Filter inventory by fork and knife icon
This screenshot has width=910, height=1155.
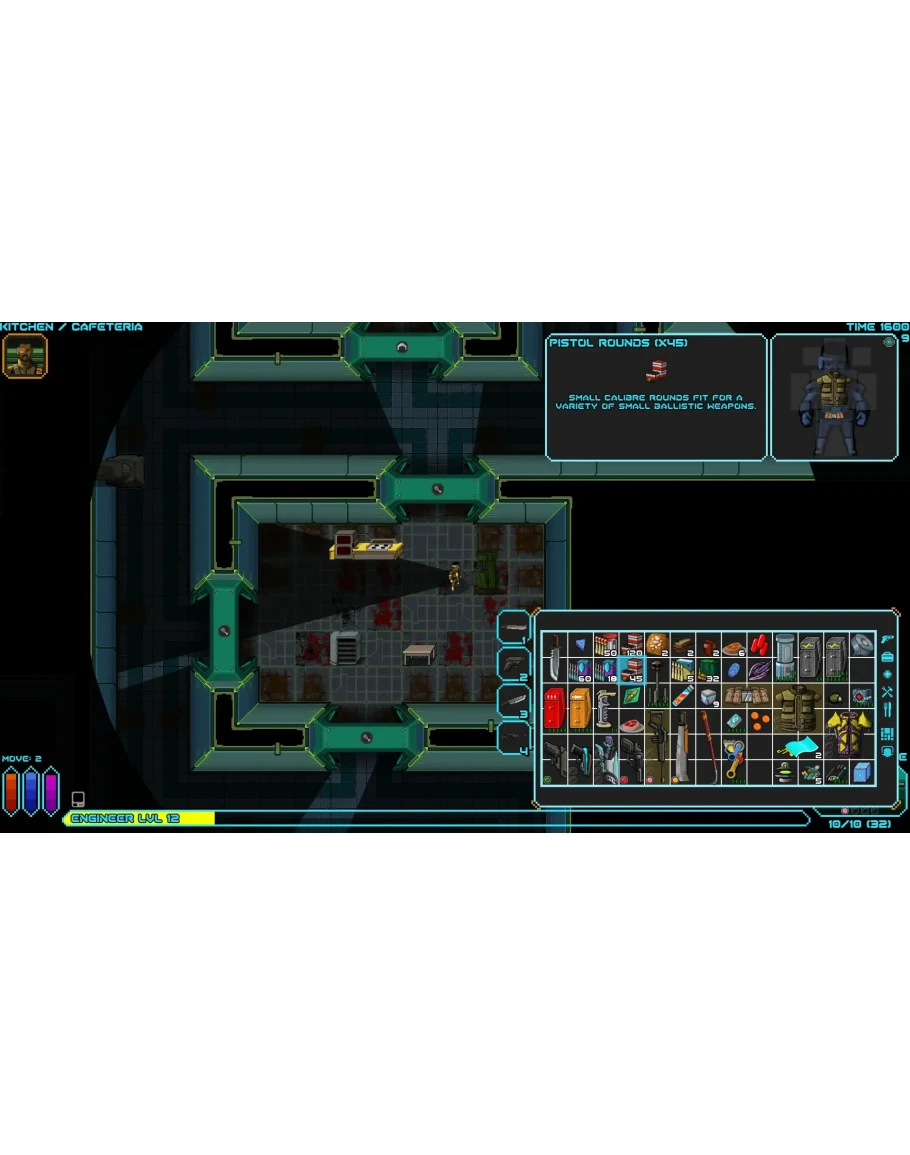887,710
